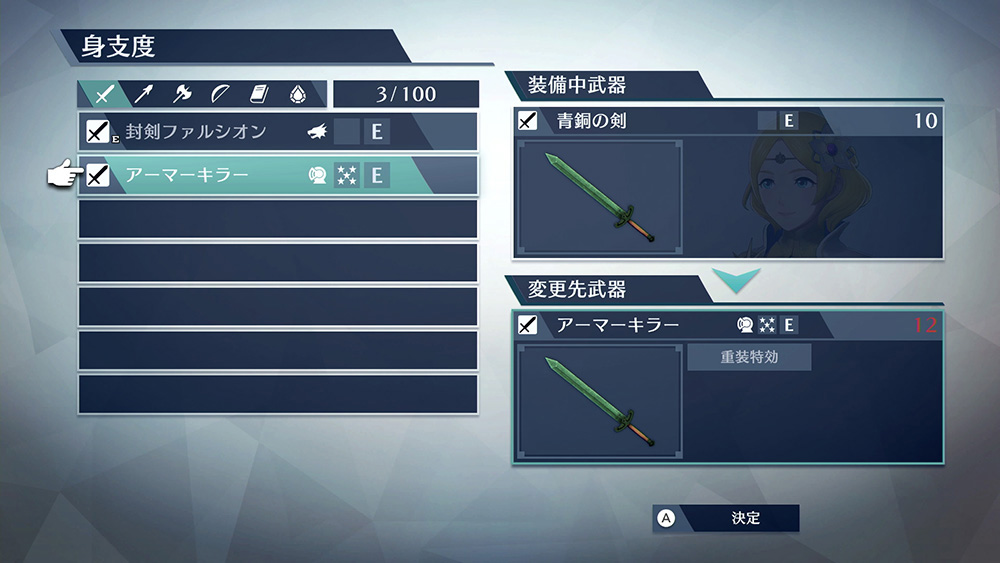Select the 重装特効 effect tag
Image resolution: width=1000 pixels, height=563 pixels.
point(749,357)
